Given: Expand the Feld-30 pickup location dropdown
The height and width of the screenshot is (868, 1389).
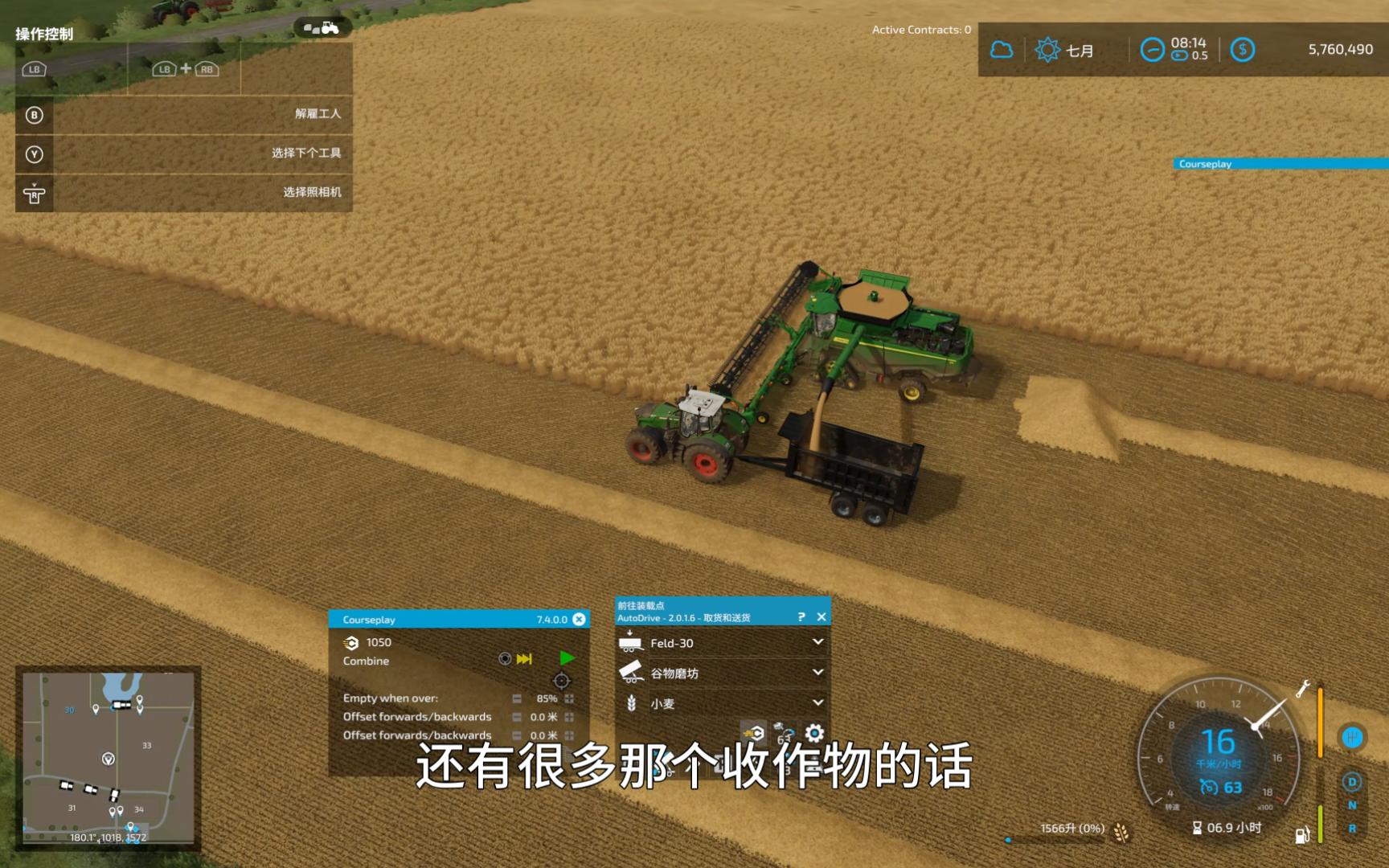Looking at the screenshot, I should 818,643.
